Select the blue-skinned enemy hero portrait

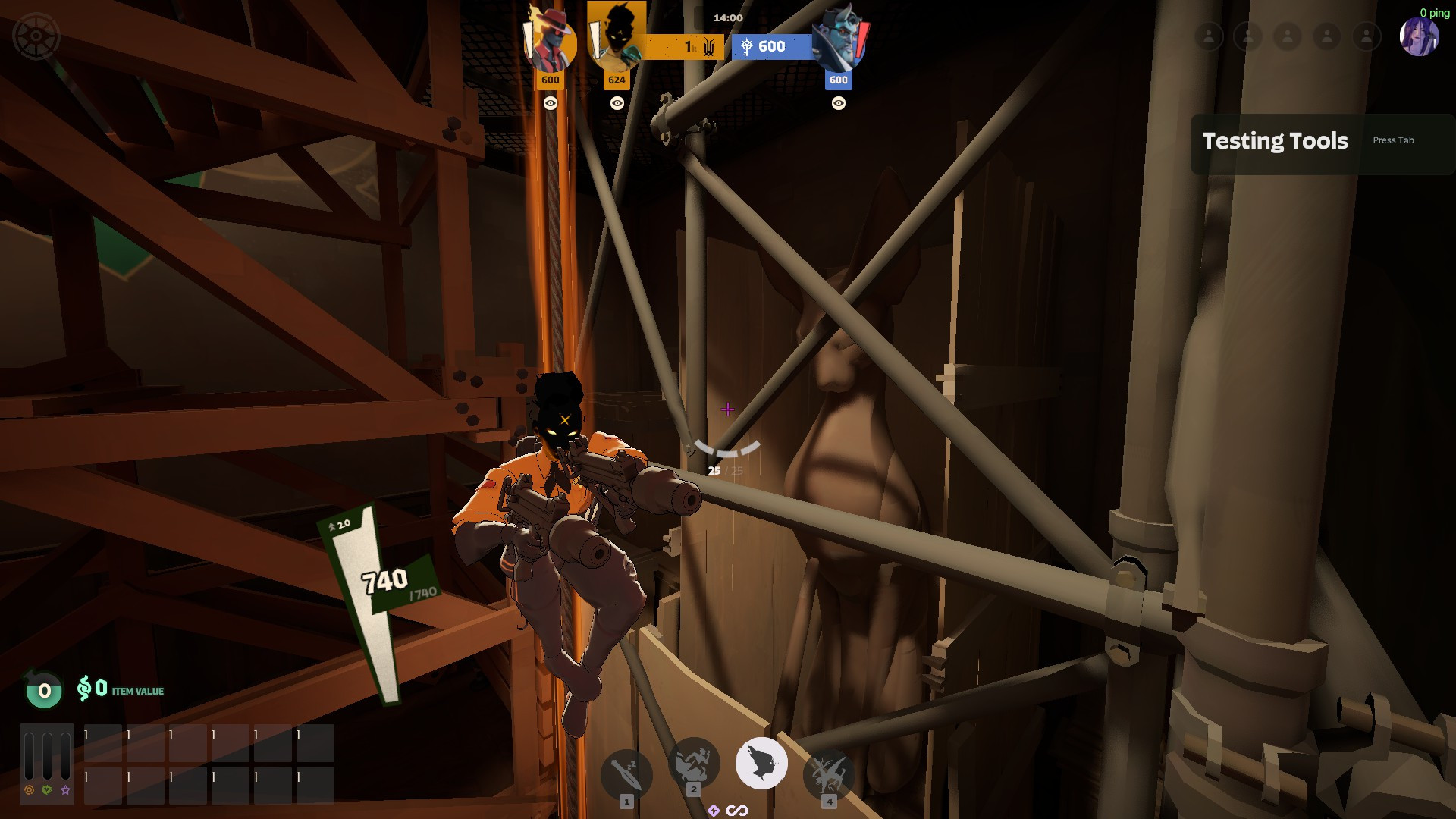tap(838, 42)
